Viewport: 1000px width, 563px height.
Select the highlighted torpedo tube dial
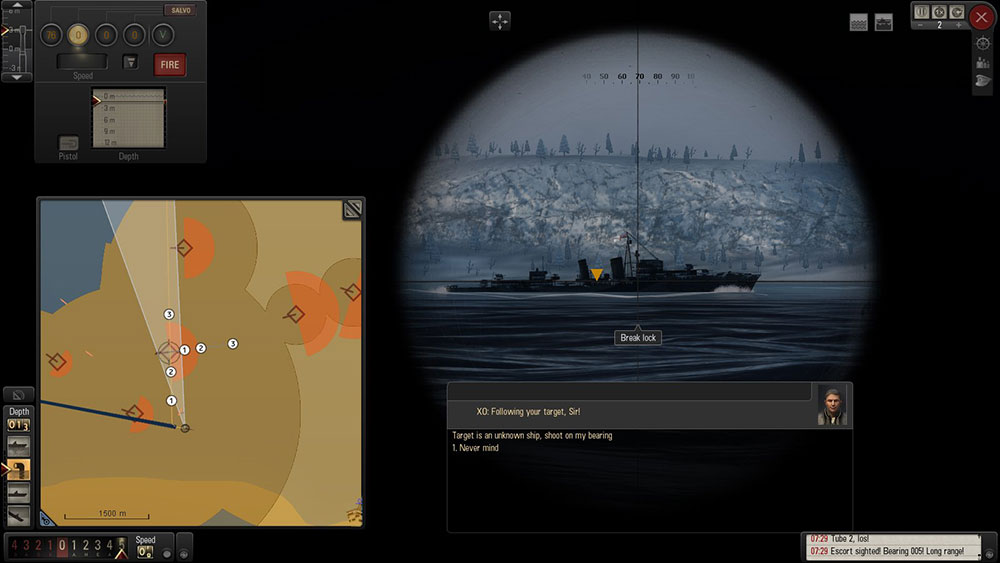tap(79, 35)
